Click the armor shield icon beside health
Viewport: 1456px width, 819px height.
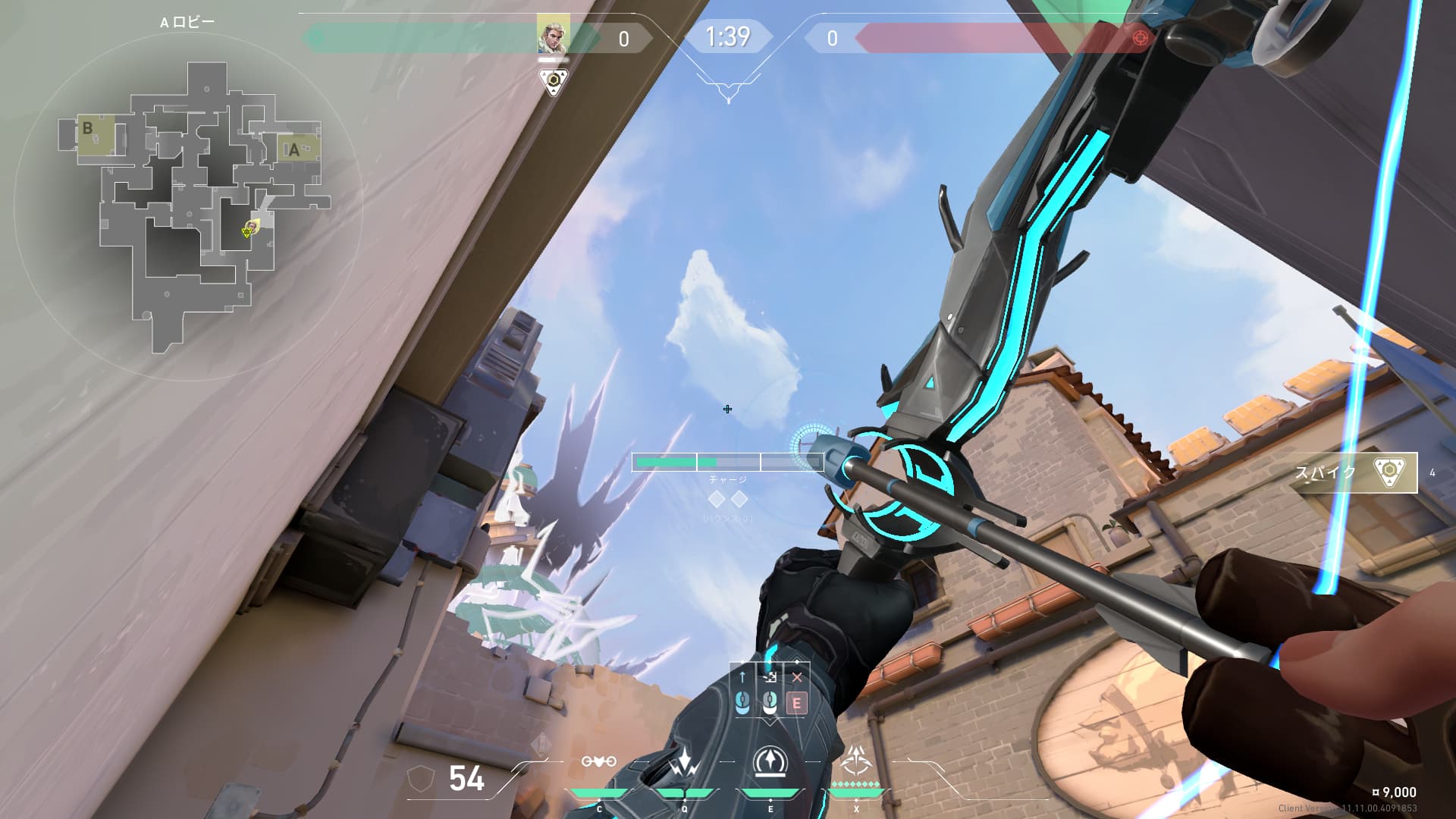tap(421, 779)
